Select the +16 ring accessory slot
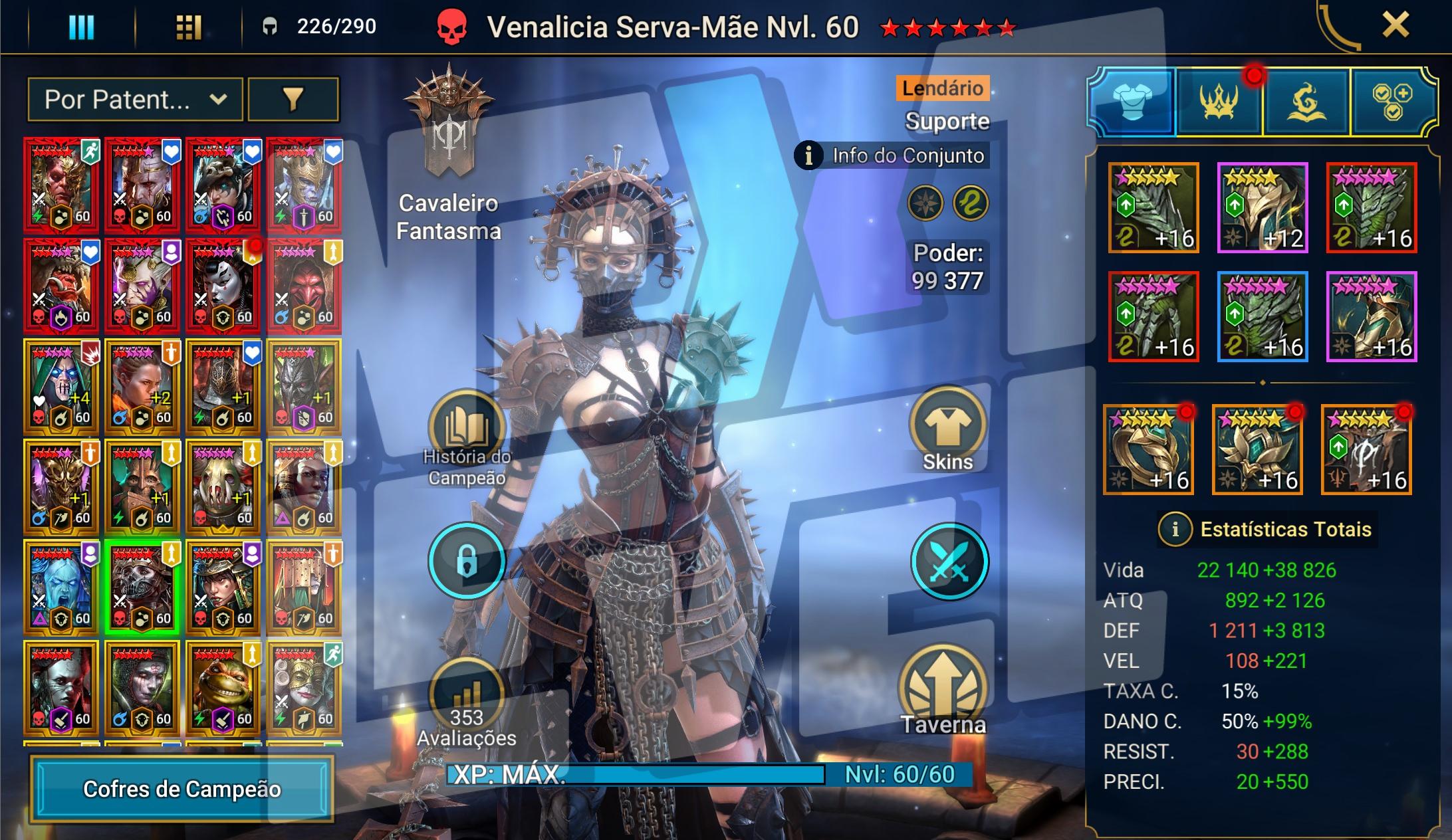This screenshot has height=840, width=1452. (1148, 450)
